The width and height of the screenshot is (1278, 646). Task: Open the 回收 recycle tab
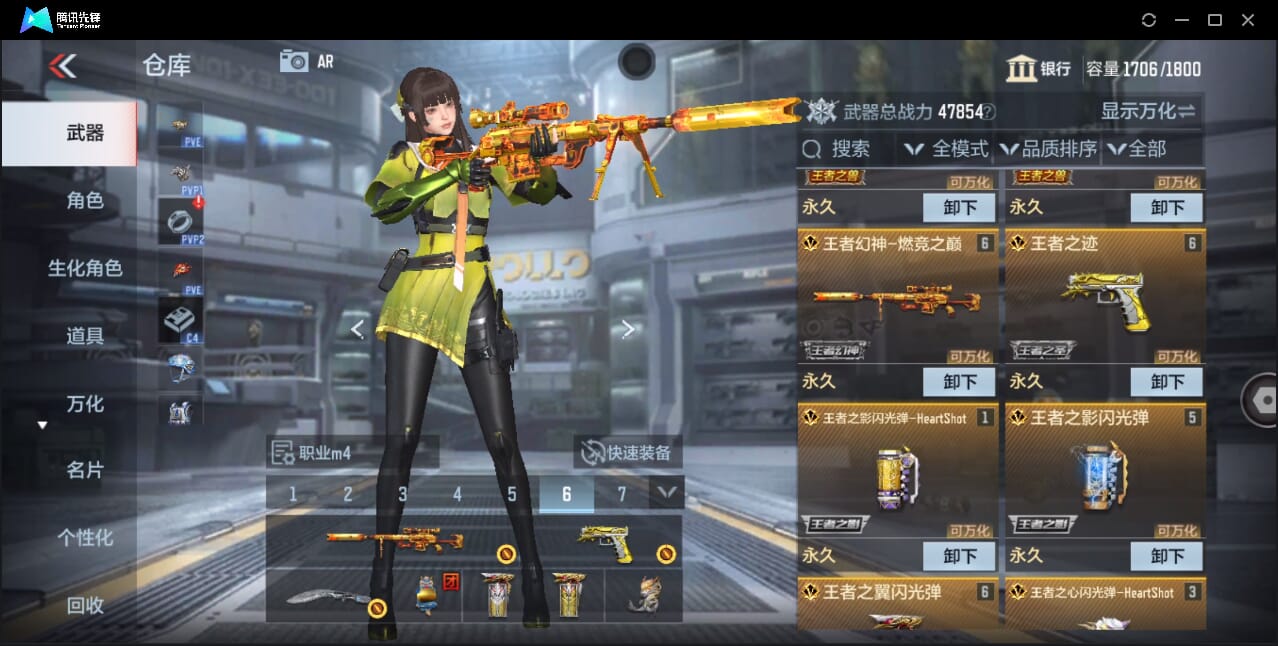(x=85, y=605)
